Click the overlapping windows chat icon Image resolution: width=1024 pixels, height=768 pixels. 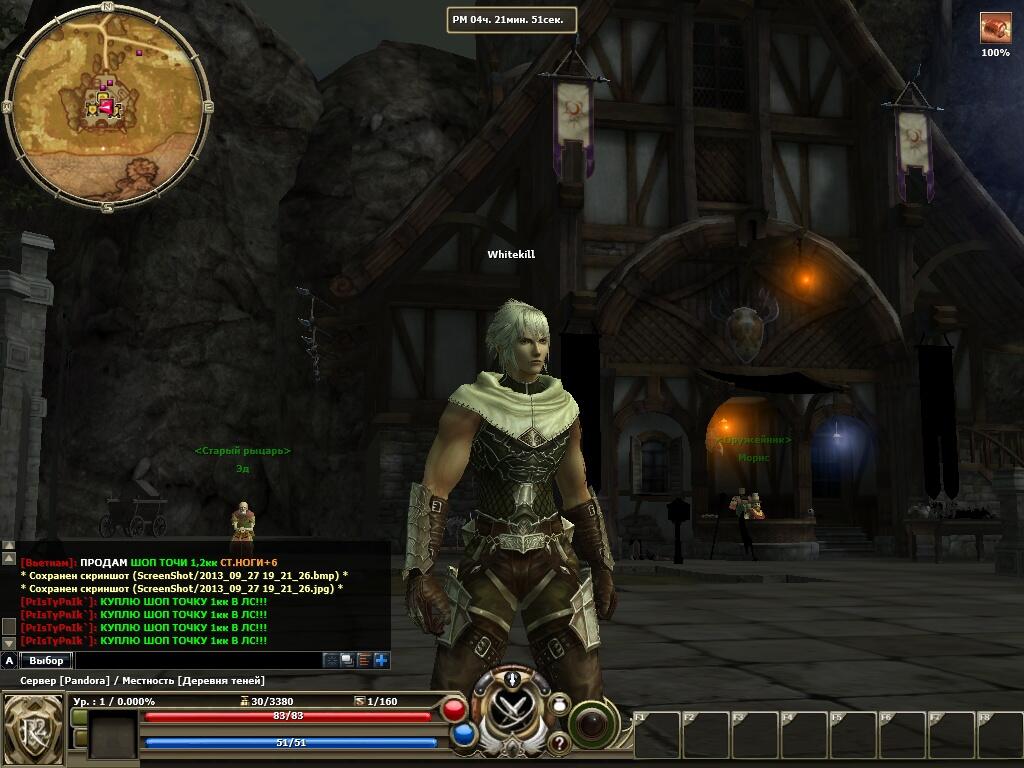(347, 660)
